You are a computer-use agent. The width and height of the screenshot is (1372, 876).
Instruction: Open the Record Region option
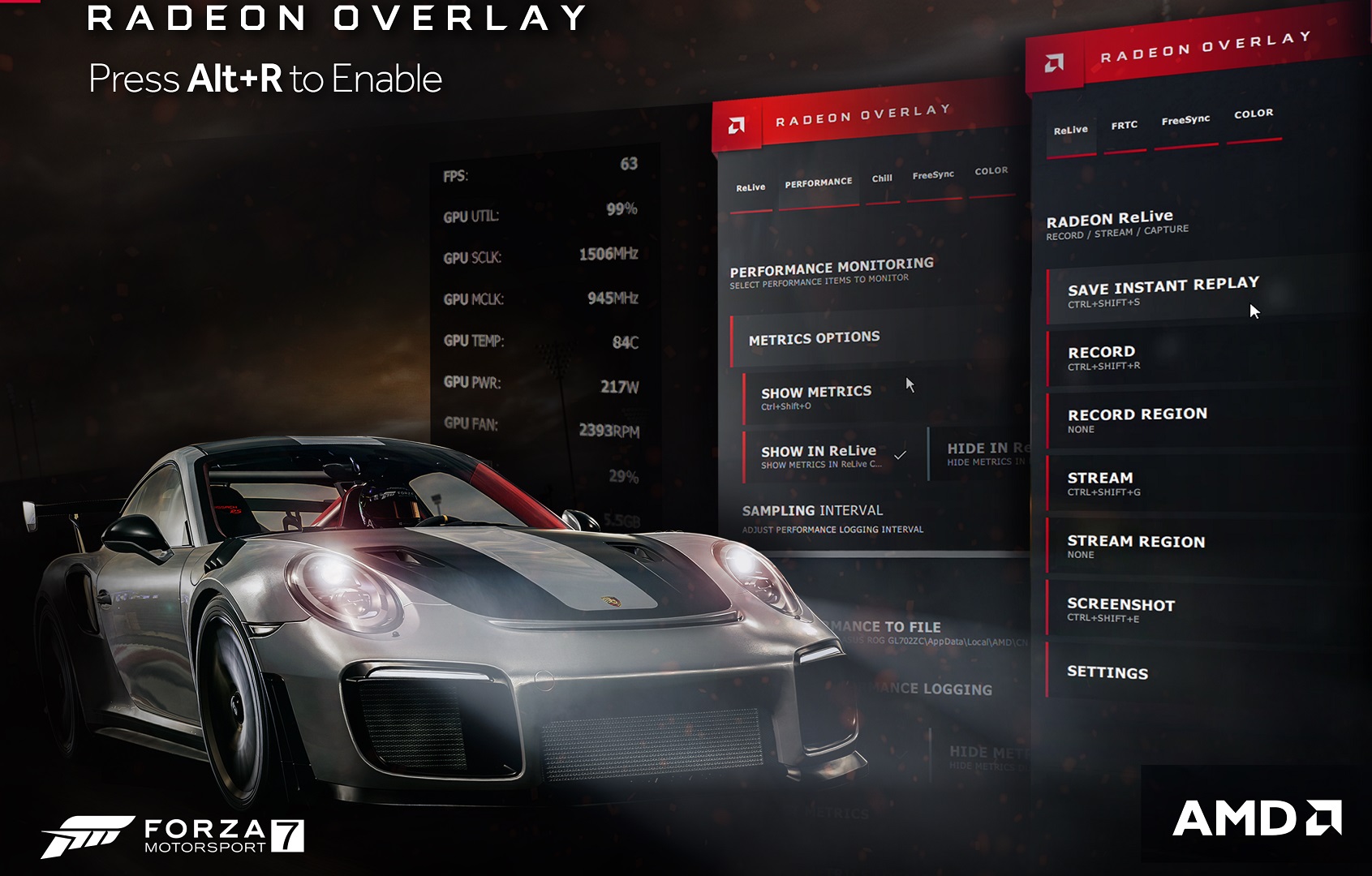coord(1137,420)
